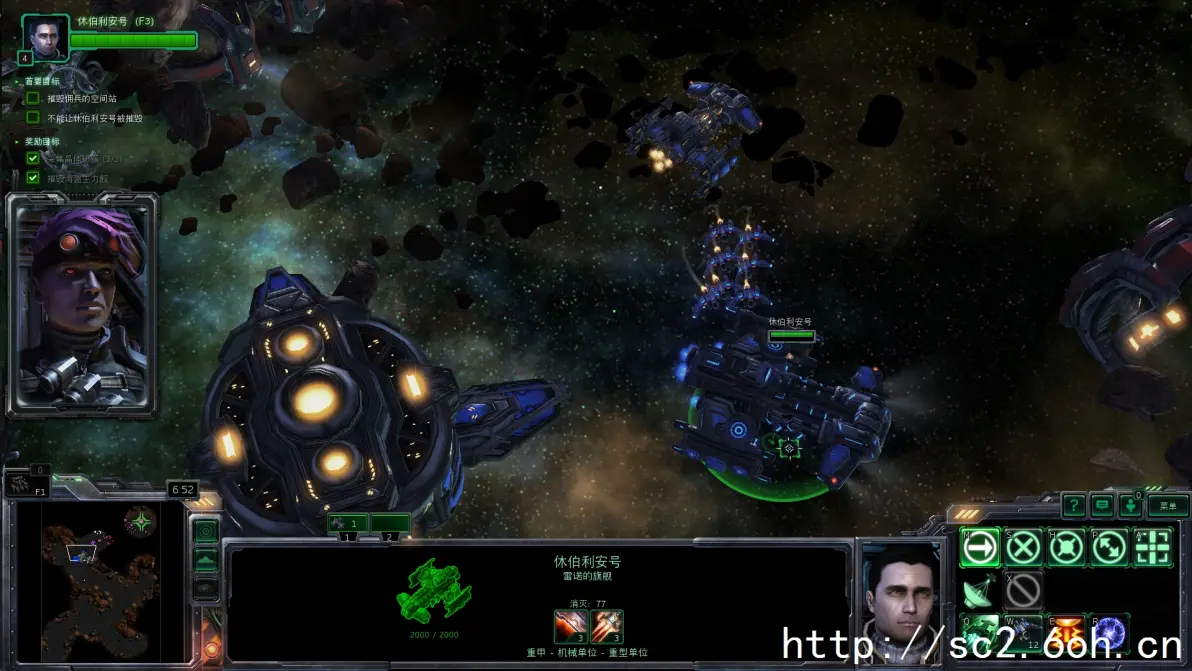Open the game Menu button
Viewport: 1192px width, 671px height.
(x=1167, y=506)
